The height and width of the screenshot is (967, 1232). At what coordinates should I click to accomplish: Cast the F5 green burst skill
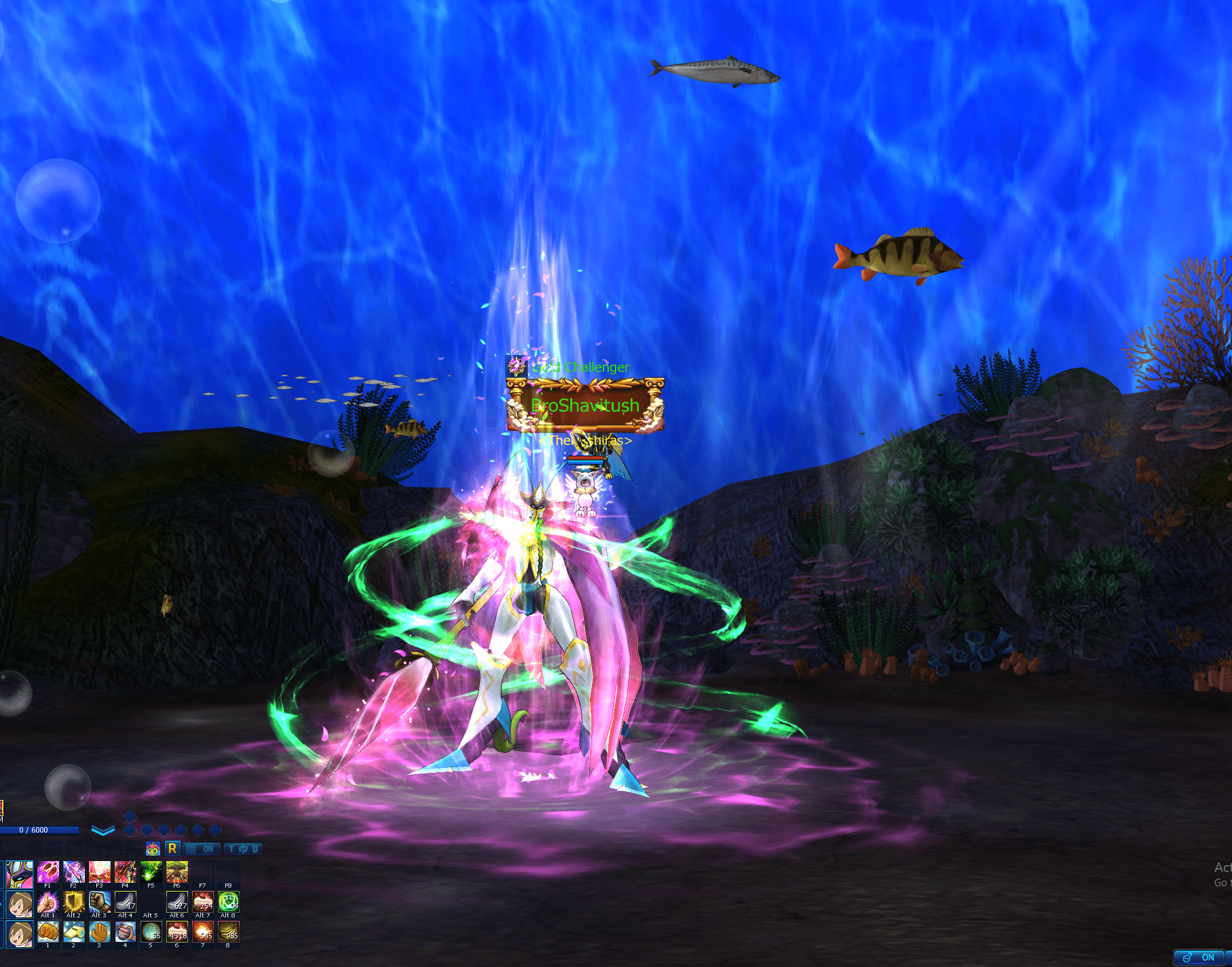pyautogui.click(x=151, y=871)
